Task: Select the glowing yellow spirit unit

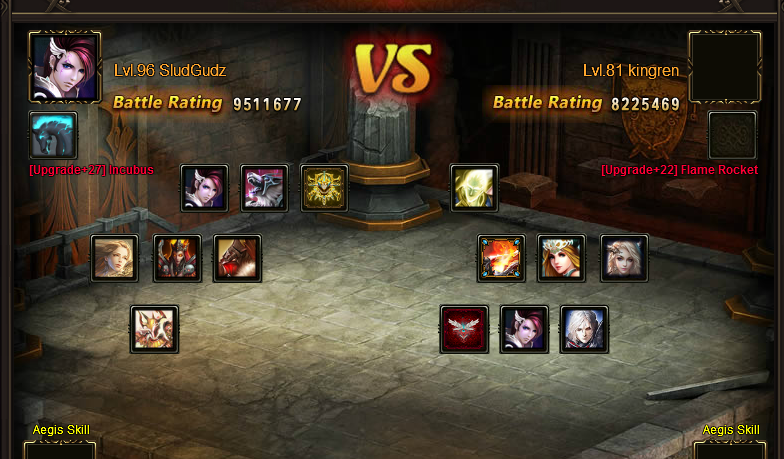Action: [474, 189]
